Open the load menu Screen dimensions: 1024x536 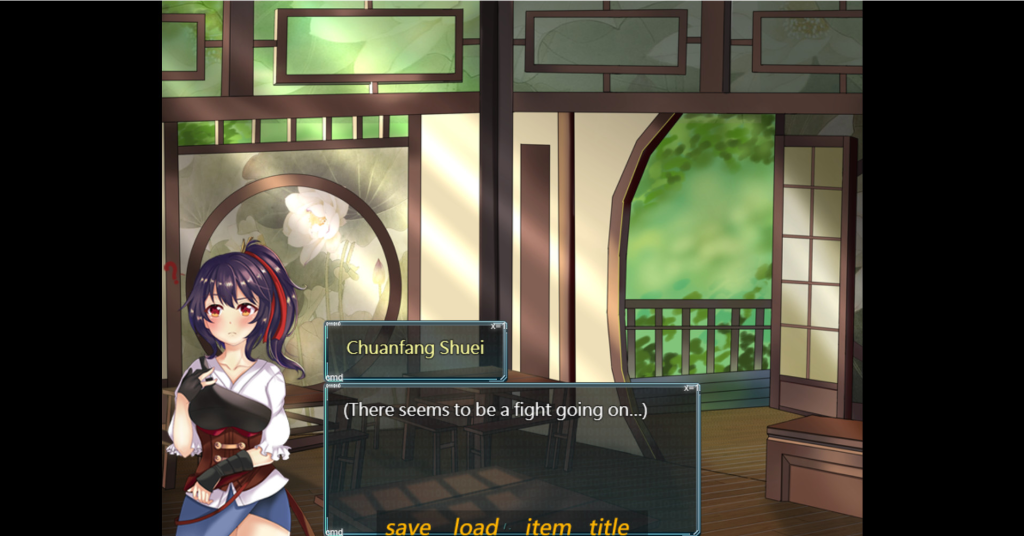(476, 526)
